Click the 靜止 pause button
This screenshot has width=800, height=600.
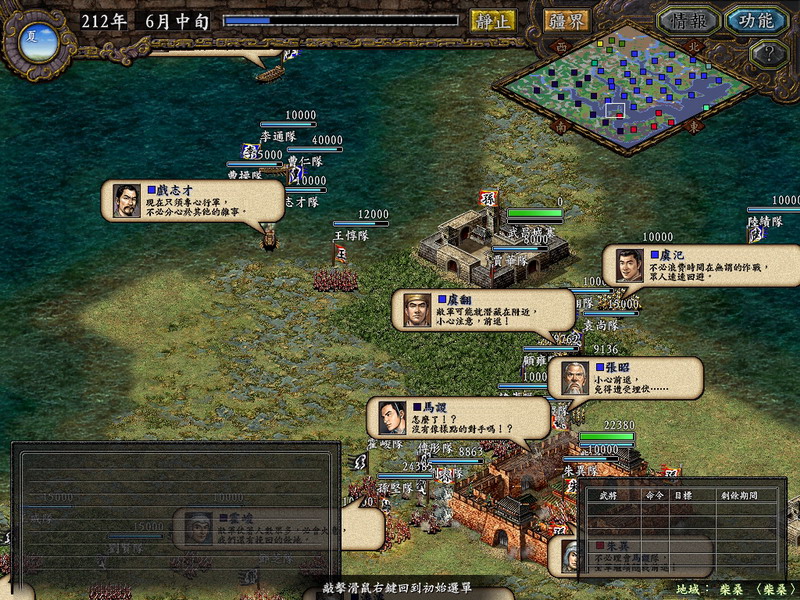(x=493, y=20)
